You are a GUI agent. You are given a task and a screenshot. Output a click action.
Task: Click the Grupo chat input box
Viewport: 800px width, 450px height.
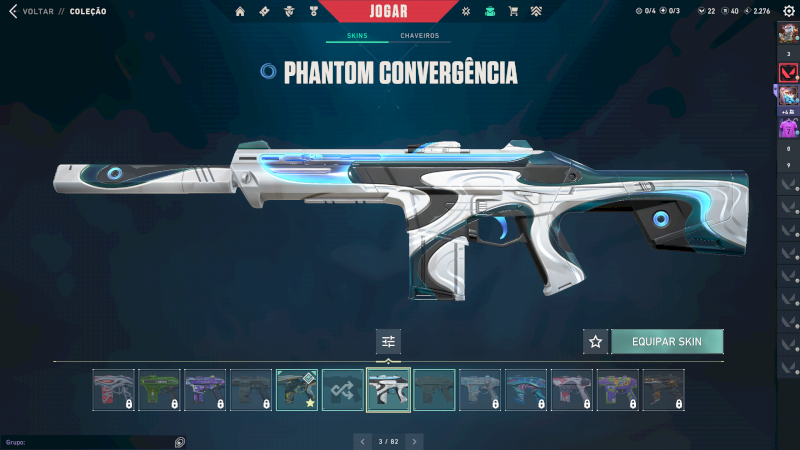pyautogui.click(x=90, y=441)
